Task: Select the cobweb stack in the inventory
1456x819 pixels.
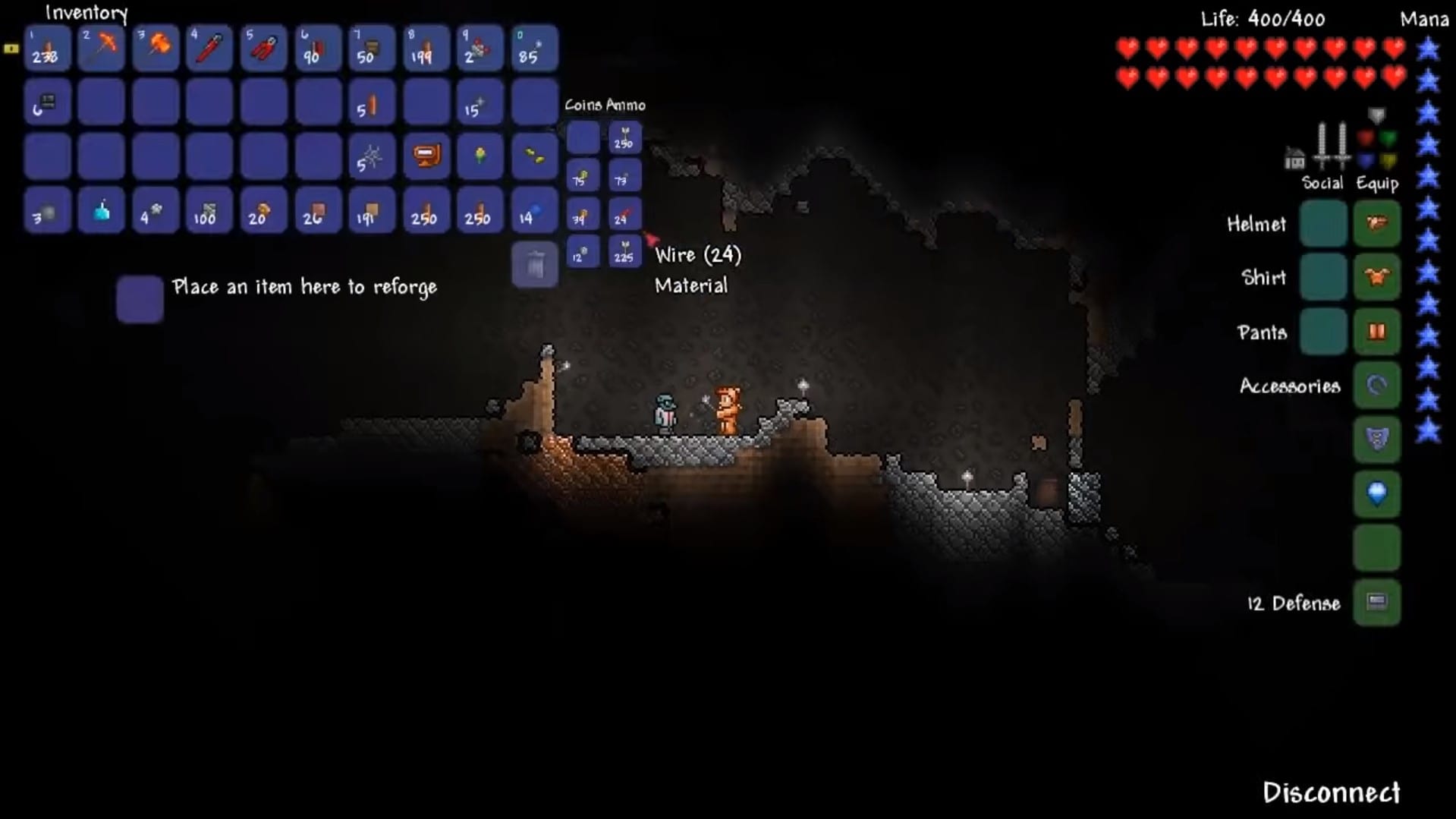Action: pos(372,157)
